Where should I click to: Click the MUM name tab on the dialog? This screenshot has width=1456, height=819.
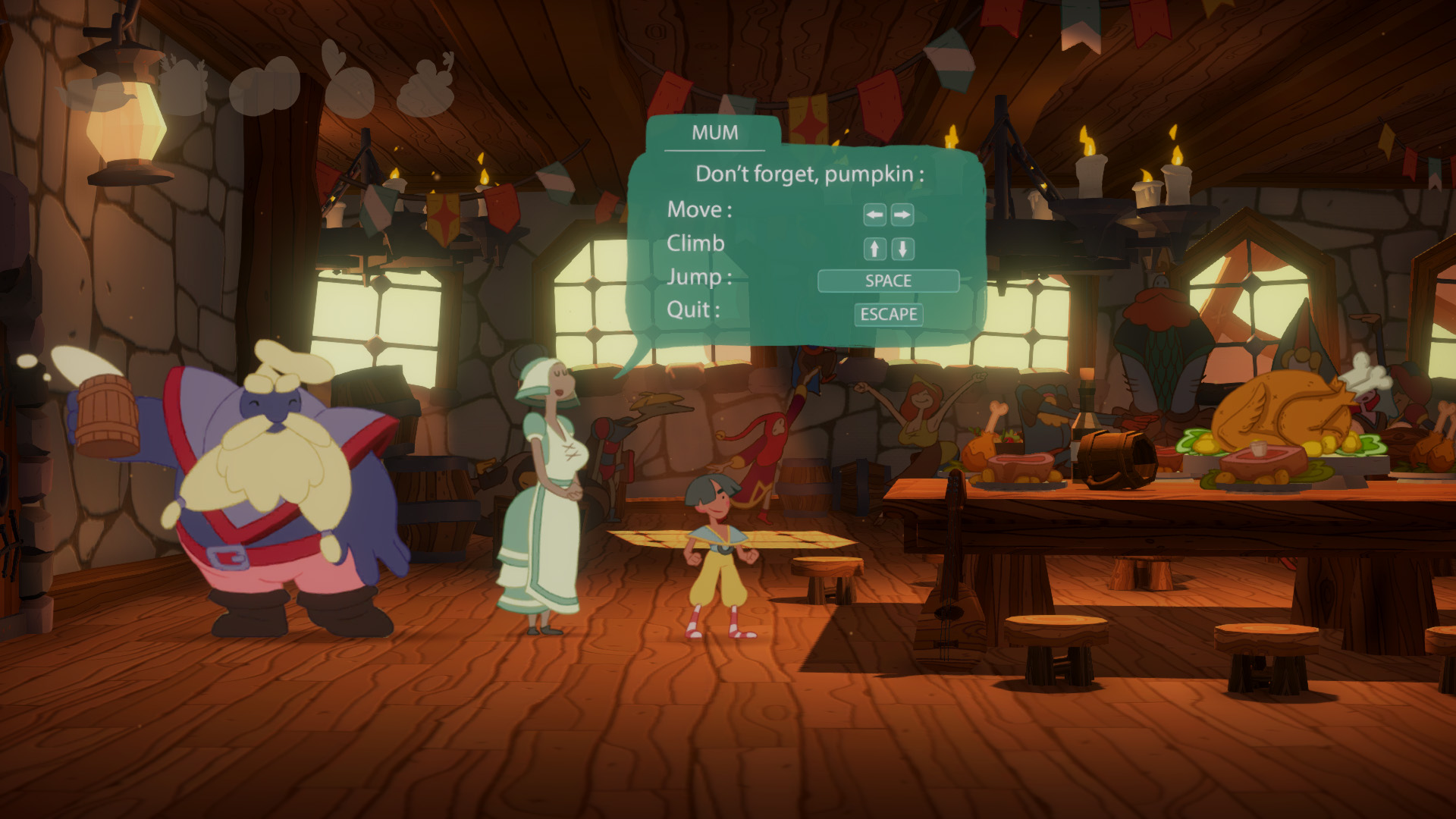point(714,133)
